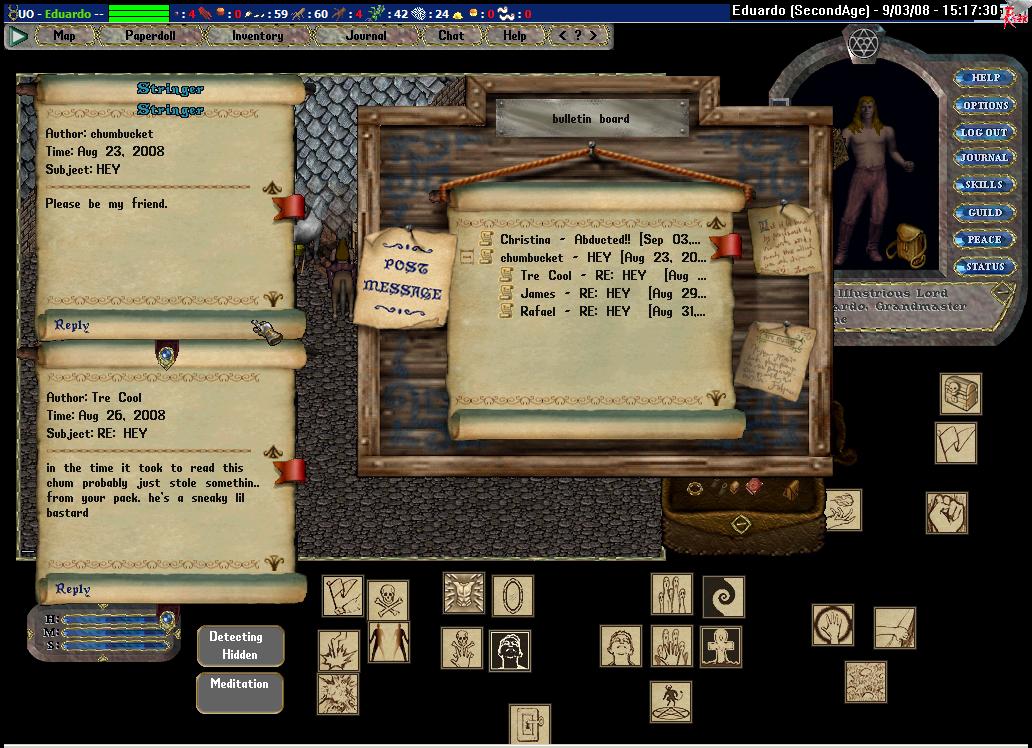Viewport: 1032px width, 748px height.
Task: Open the character STATUS button
Action: coord(985,267)
